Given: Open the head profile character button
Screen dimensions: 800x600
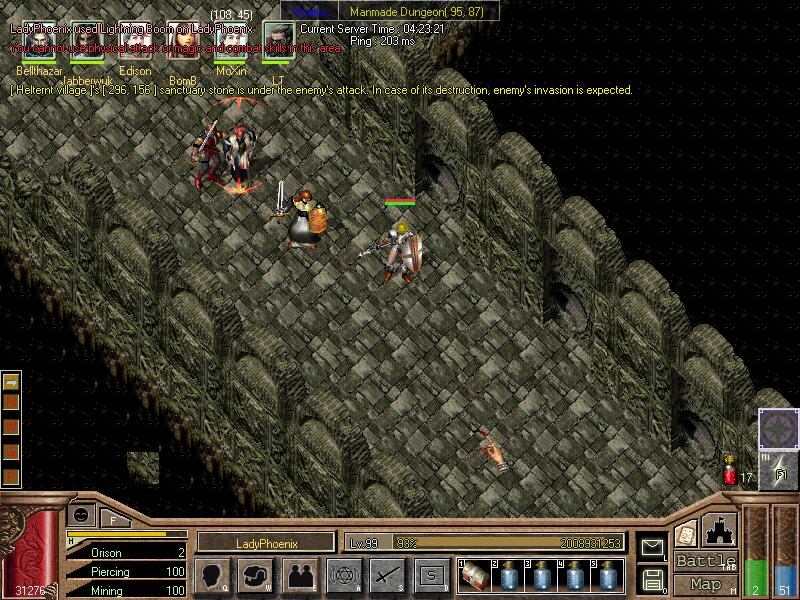Looking at the screenshot, I should [211, 575].
